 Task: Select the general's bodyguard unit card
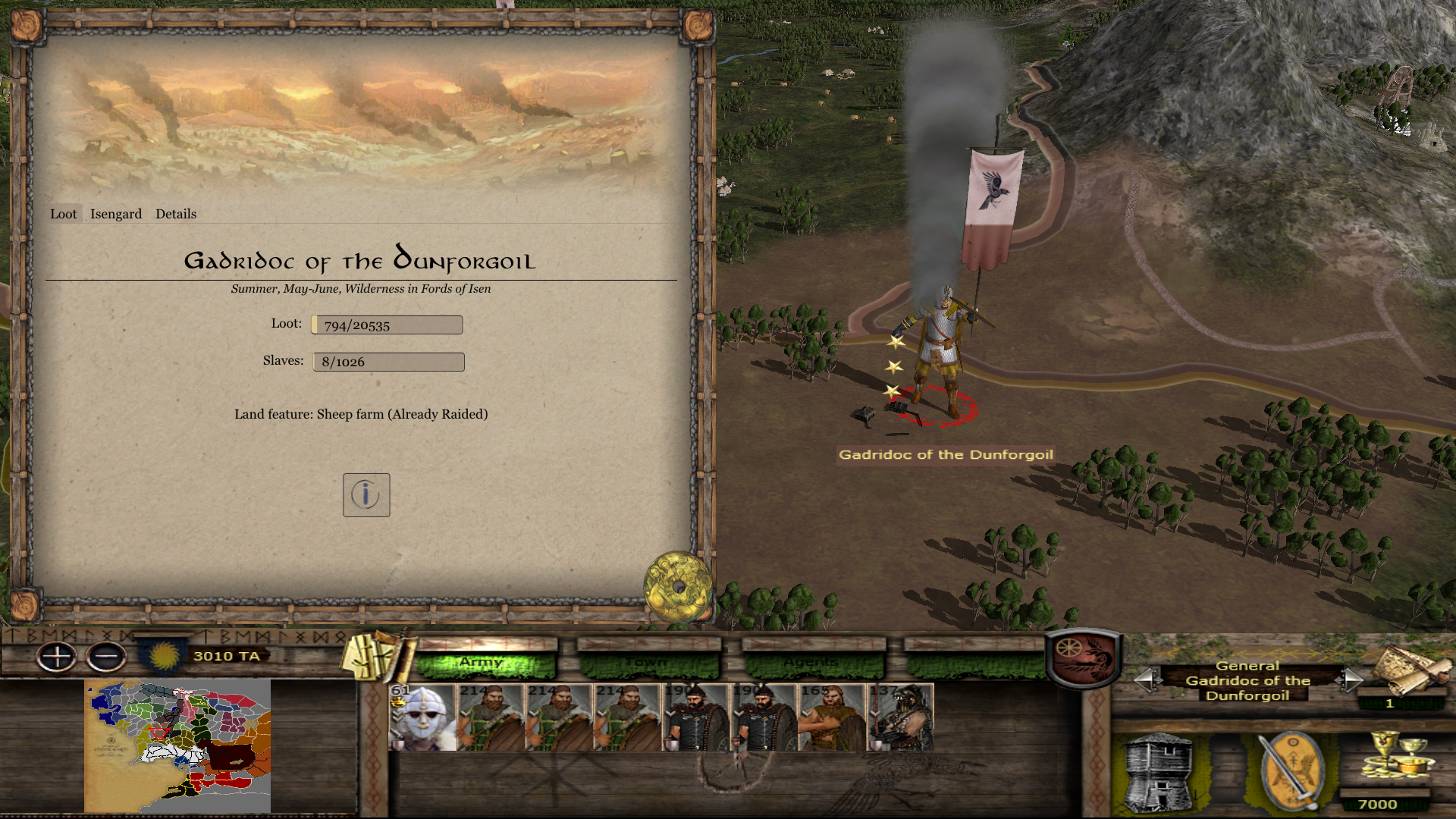422,717
